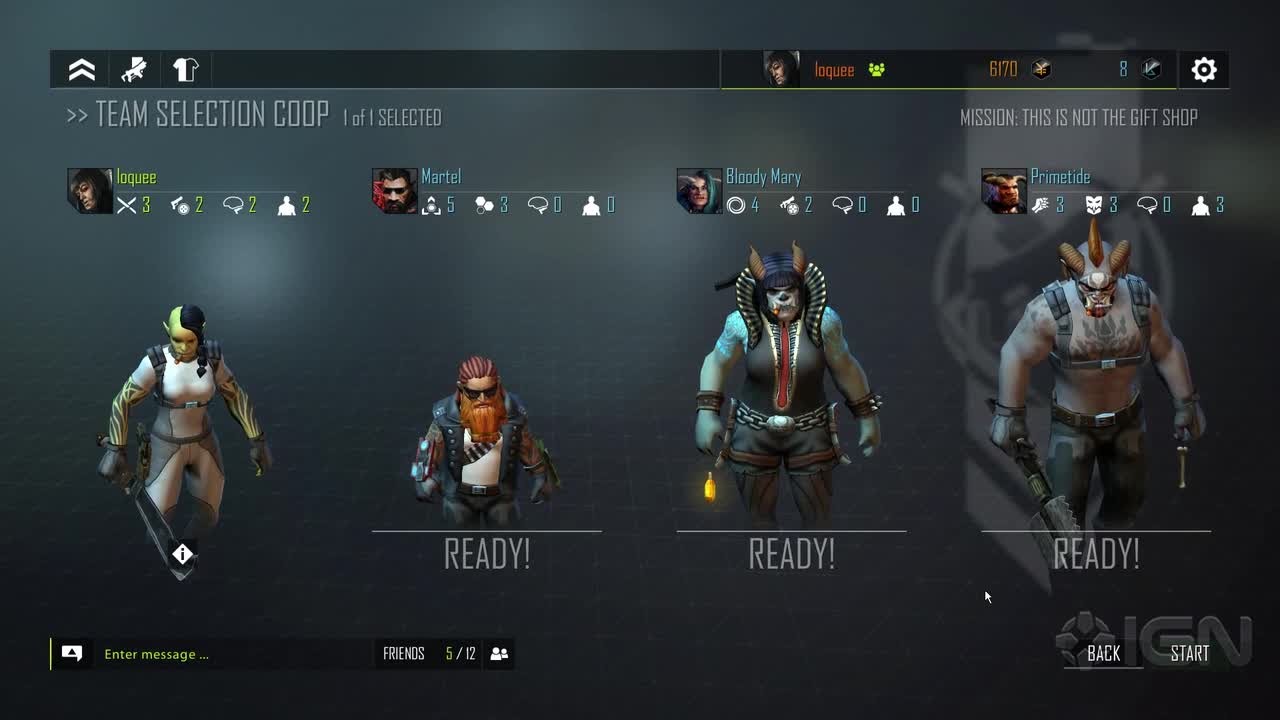Select loquee's player portrait
1280x720 pixels.
pyautogui.click(x=89, y=191)
